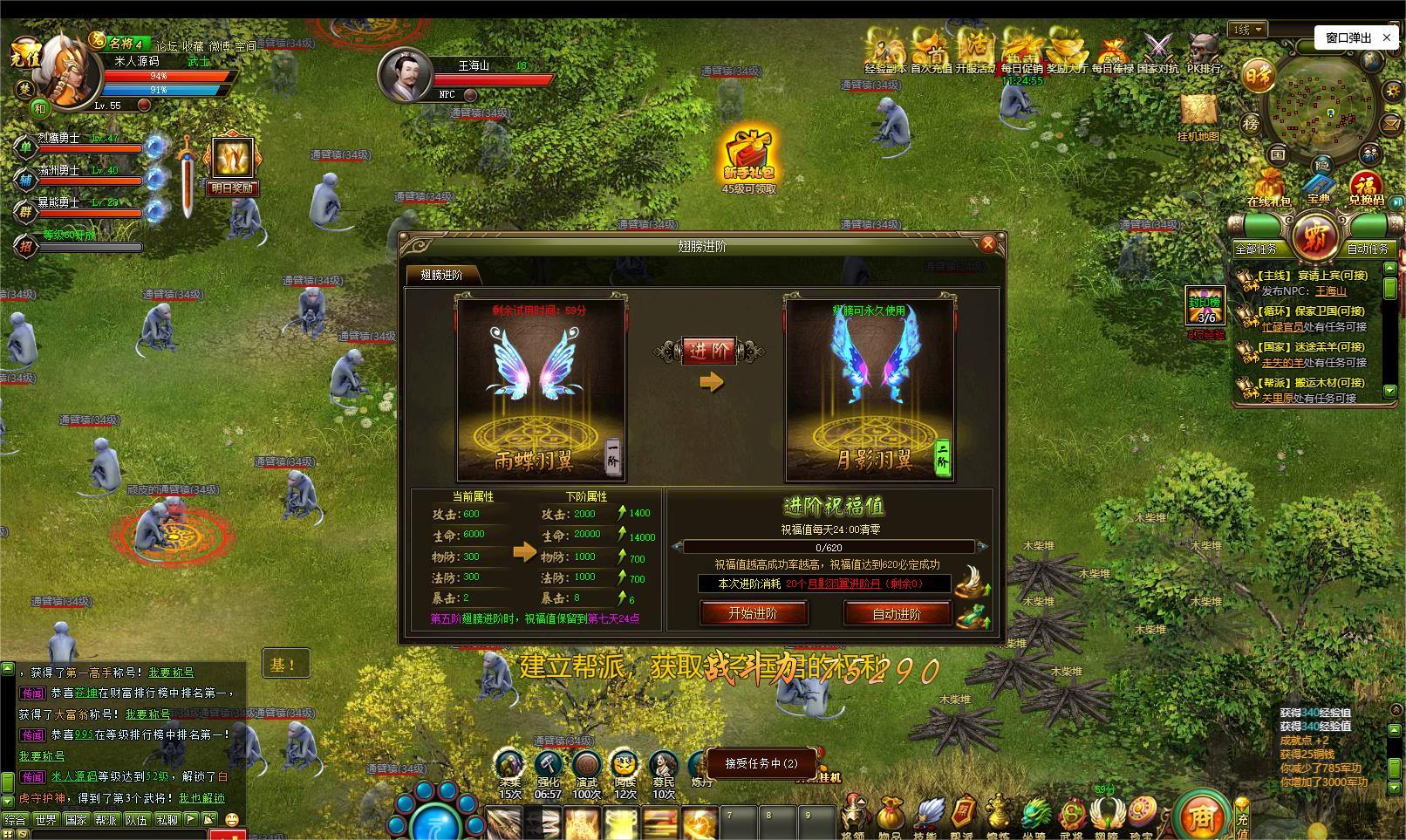Open the 兑换码 redeem code icon

1365,187
